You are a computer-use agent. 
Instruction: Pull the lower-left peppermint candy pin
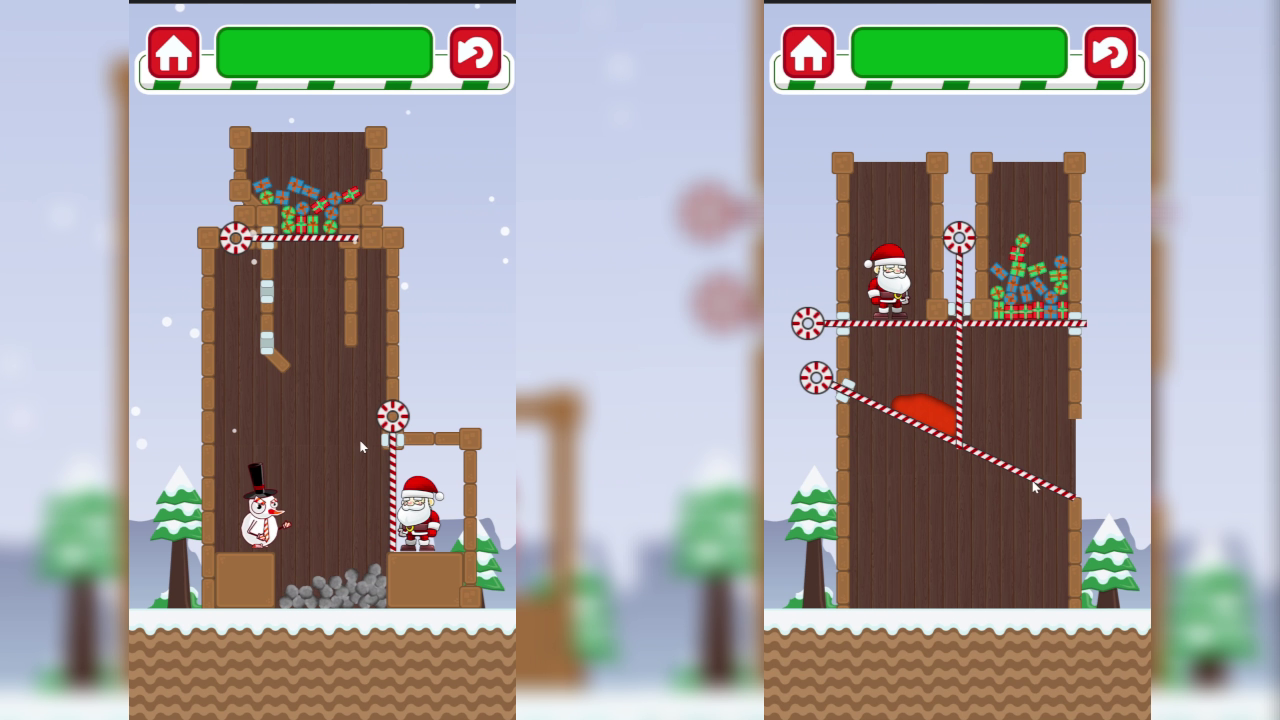coord(818,375)
